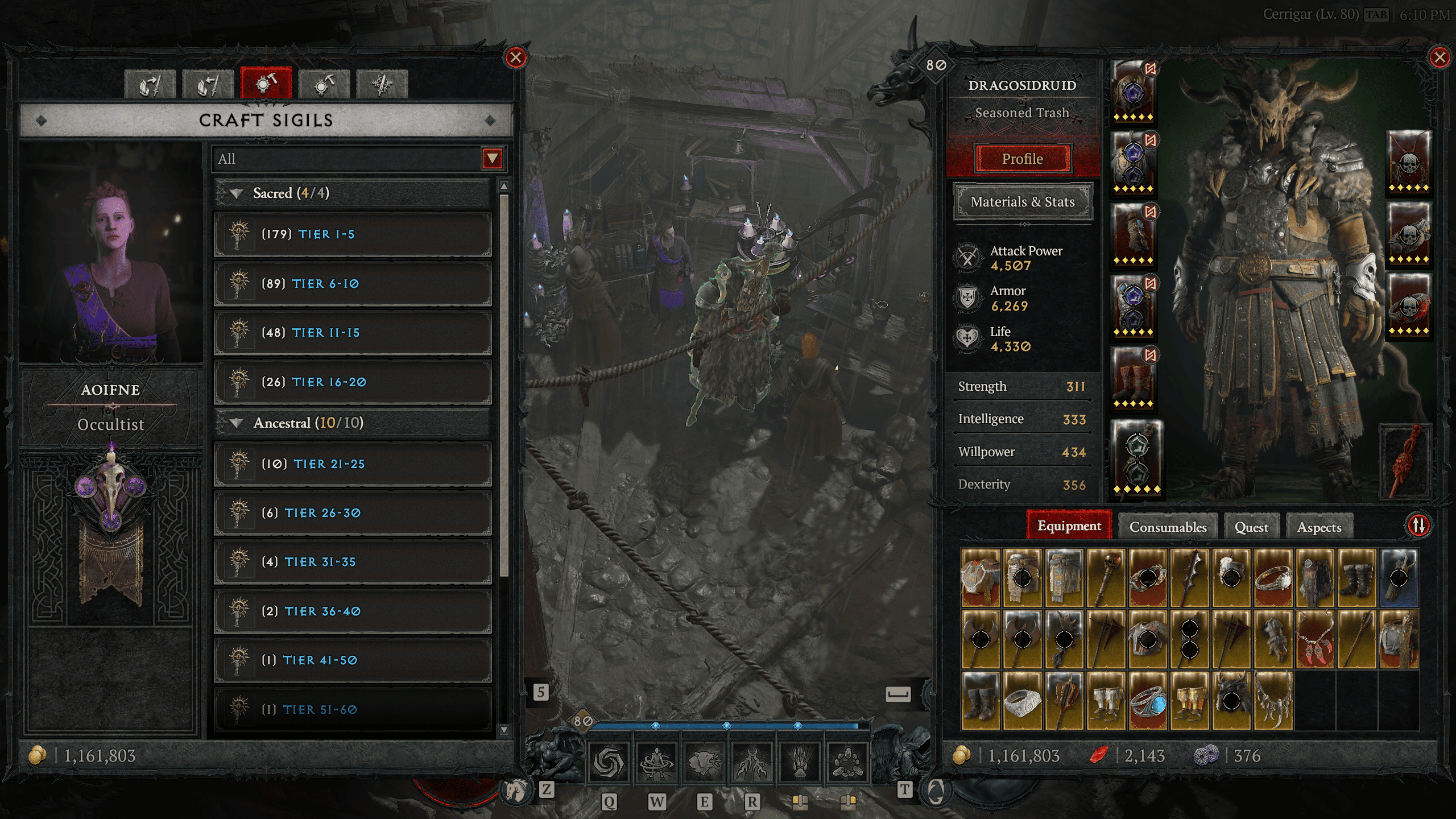Activate the swirling cyclone skill icon
The width and height of the screenshot is (1456, 819).
608,762
